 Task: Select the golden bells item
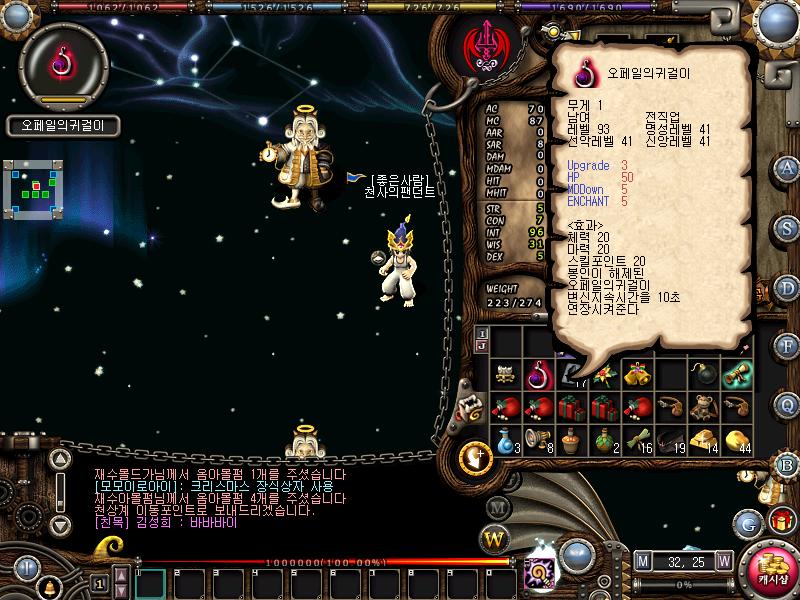pos(637,375)
